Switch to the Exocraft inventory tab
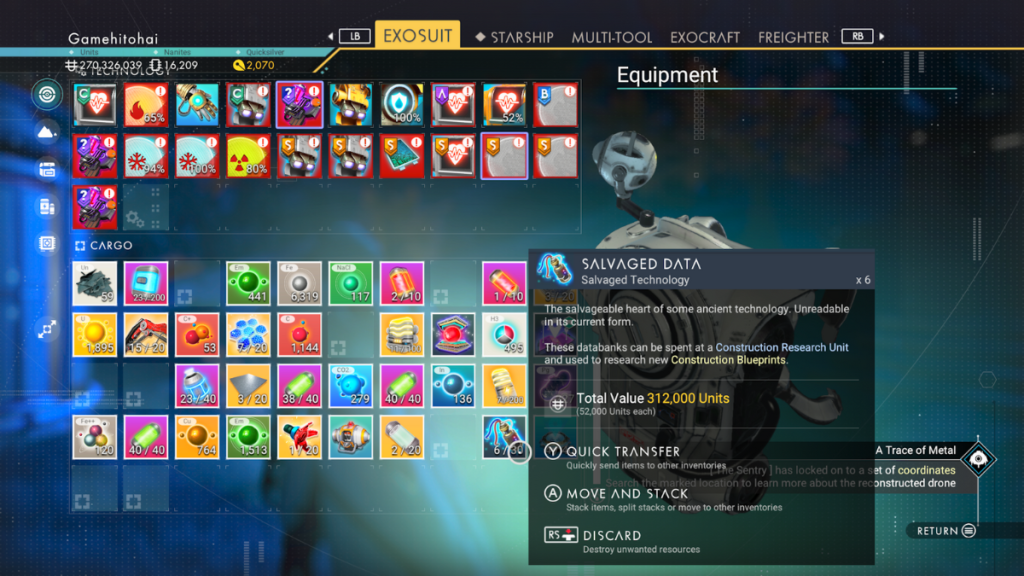 tap(705, 37)
